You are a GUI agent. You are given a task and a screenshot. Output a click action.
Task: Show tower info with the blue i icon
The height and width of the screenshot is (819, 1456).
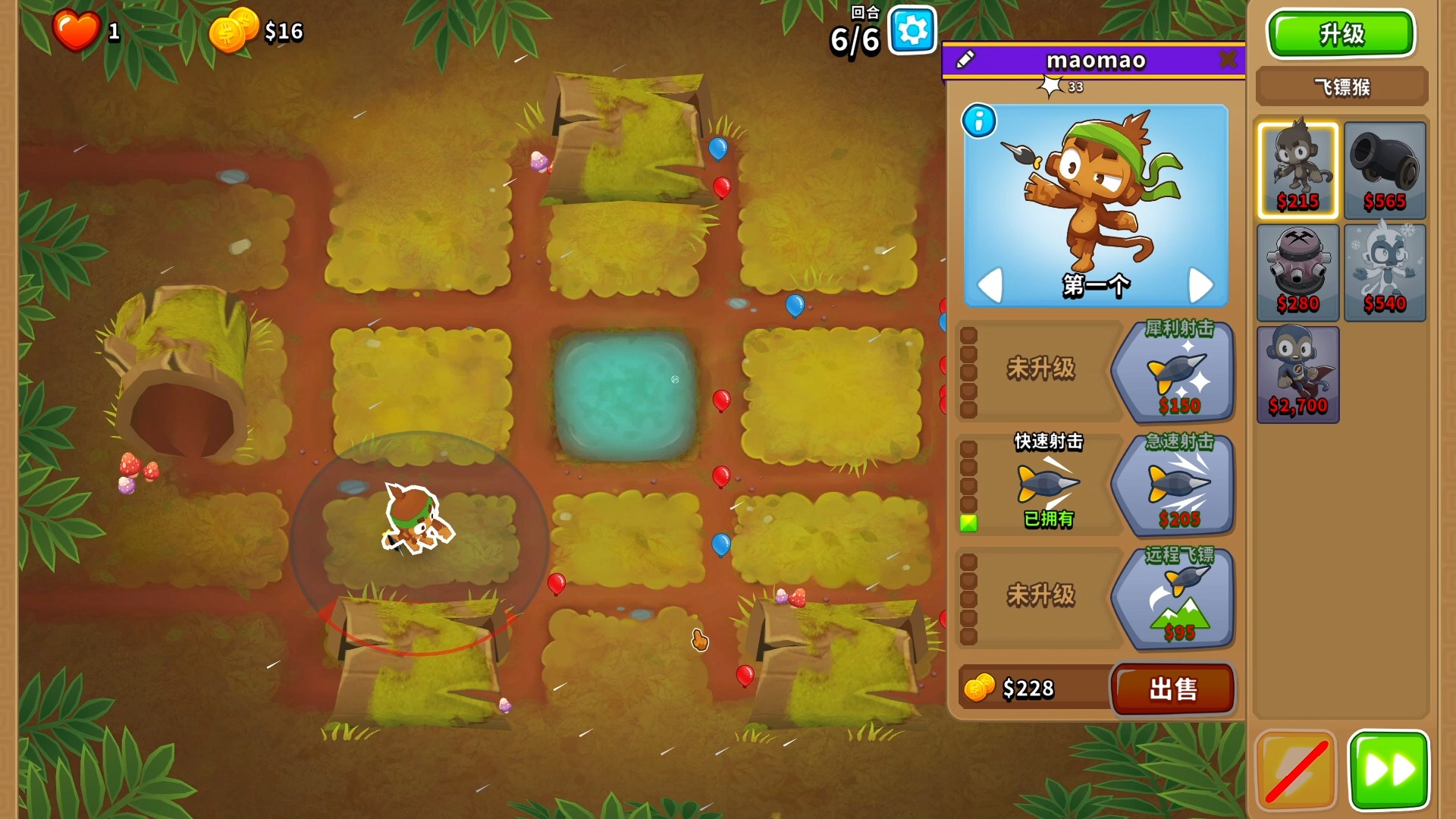click(x=979, y=121)
